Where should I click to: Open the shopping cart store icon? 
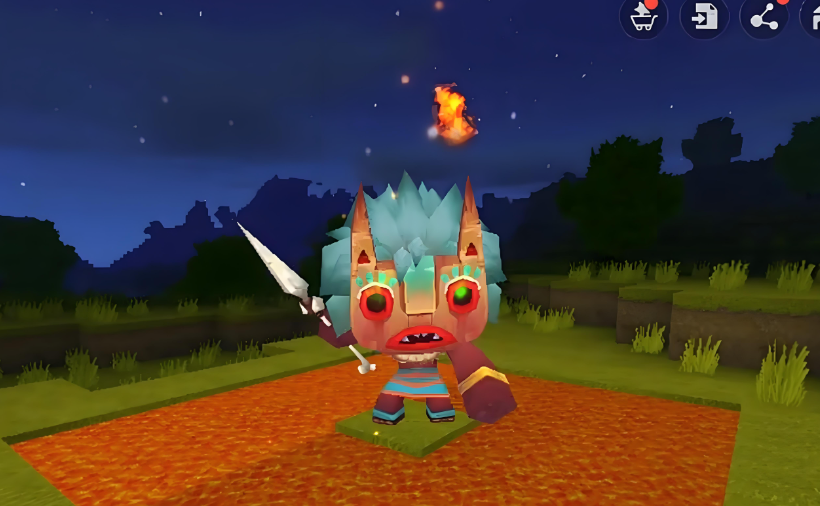click(x=643, y=17)
